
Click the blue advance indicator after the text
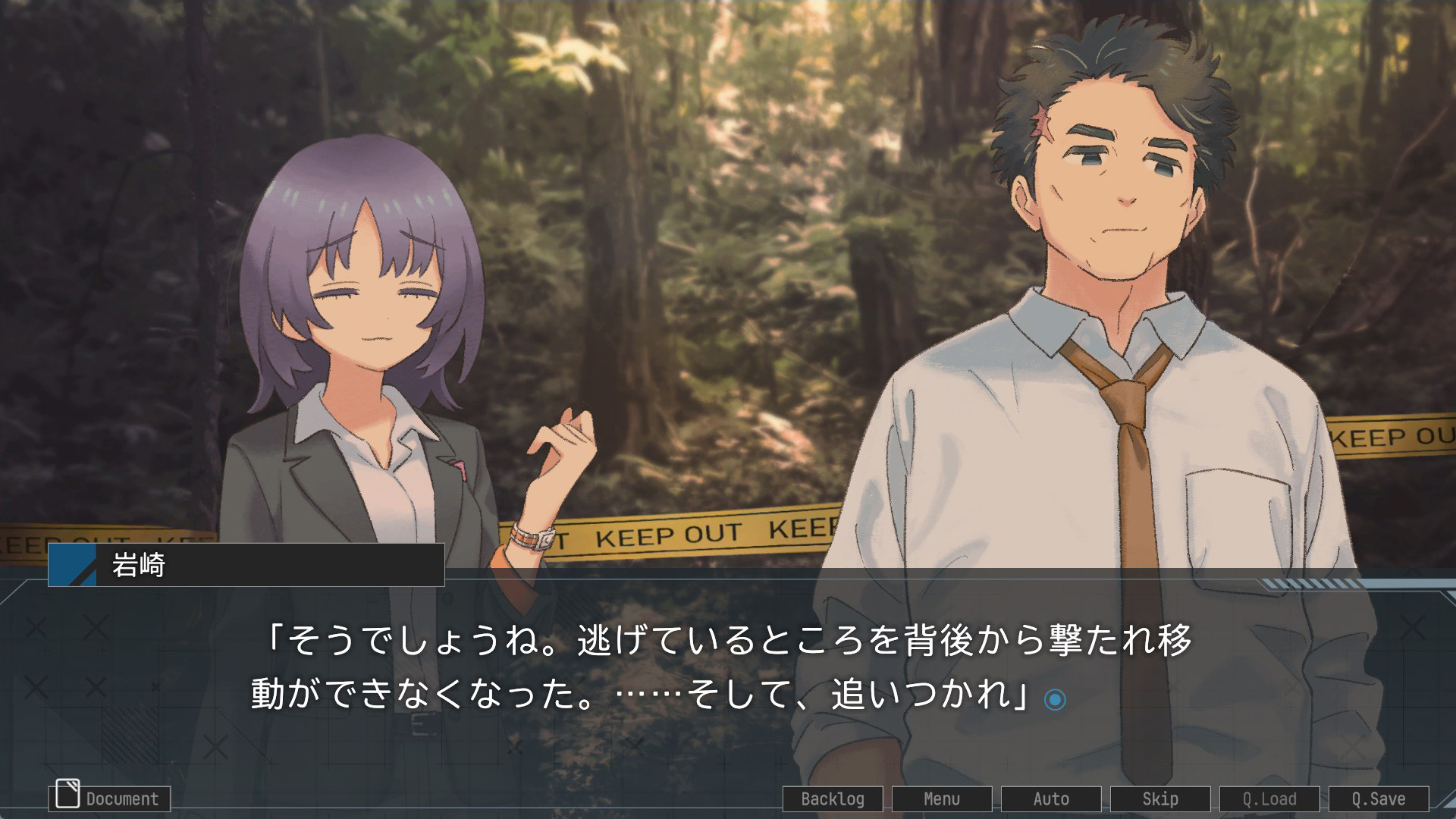(1055, 699)
